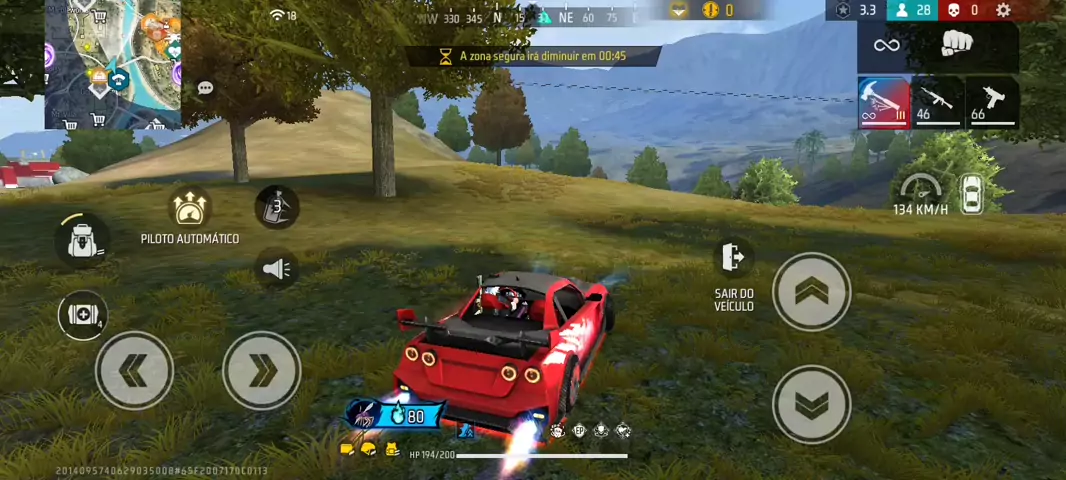Screen dimensions: 1066x480
Task: Open the chat bubble icon
Action: point(205,88)
